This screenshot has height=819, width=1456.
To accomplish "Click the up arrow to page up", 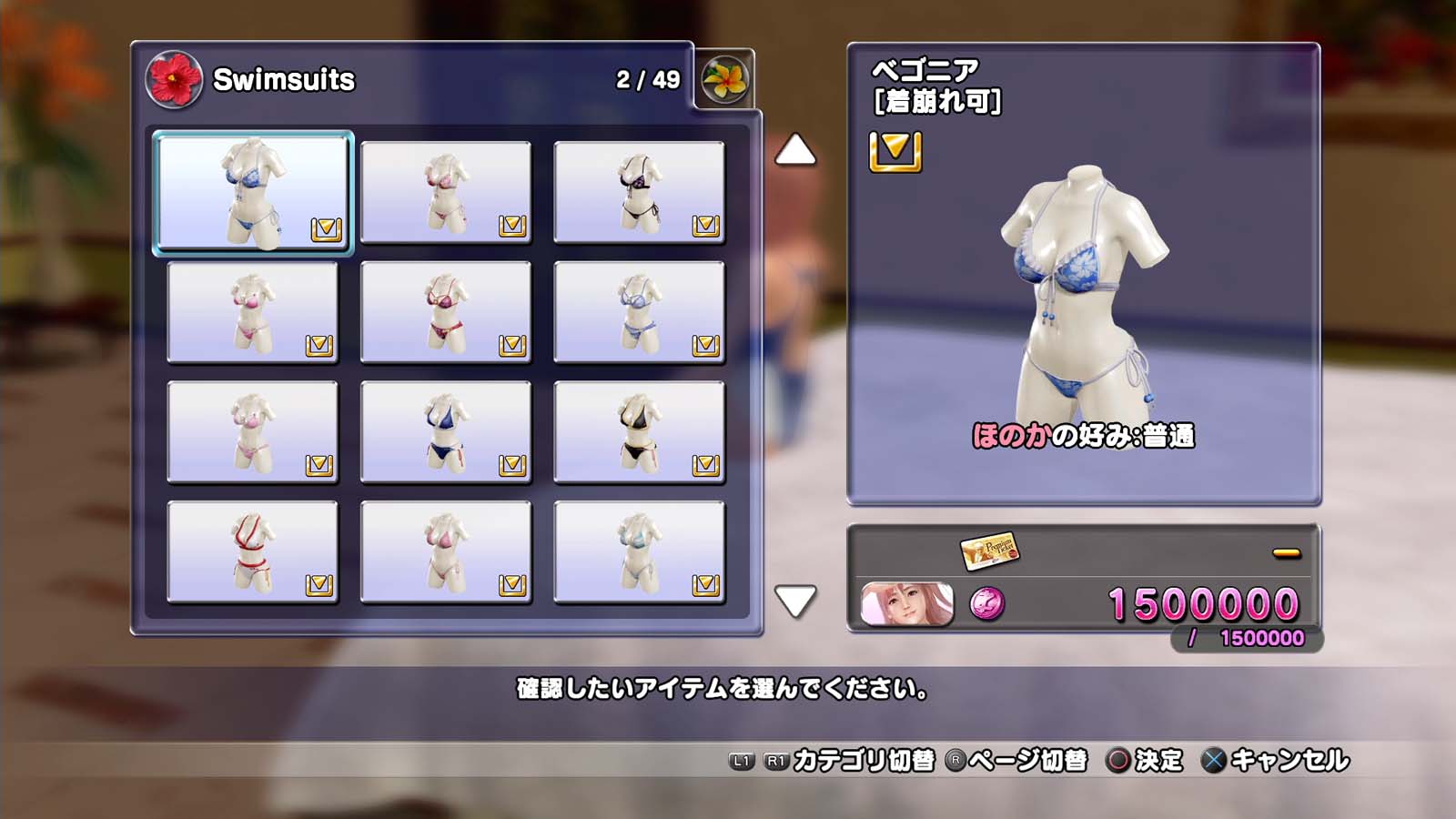I will click(x=794, y=150).
